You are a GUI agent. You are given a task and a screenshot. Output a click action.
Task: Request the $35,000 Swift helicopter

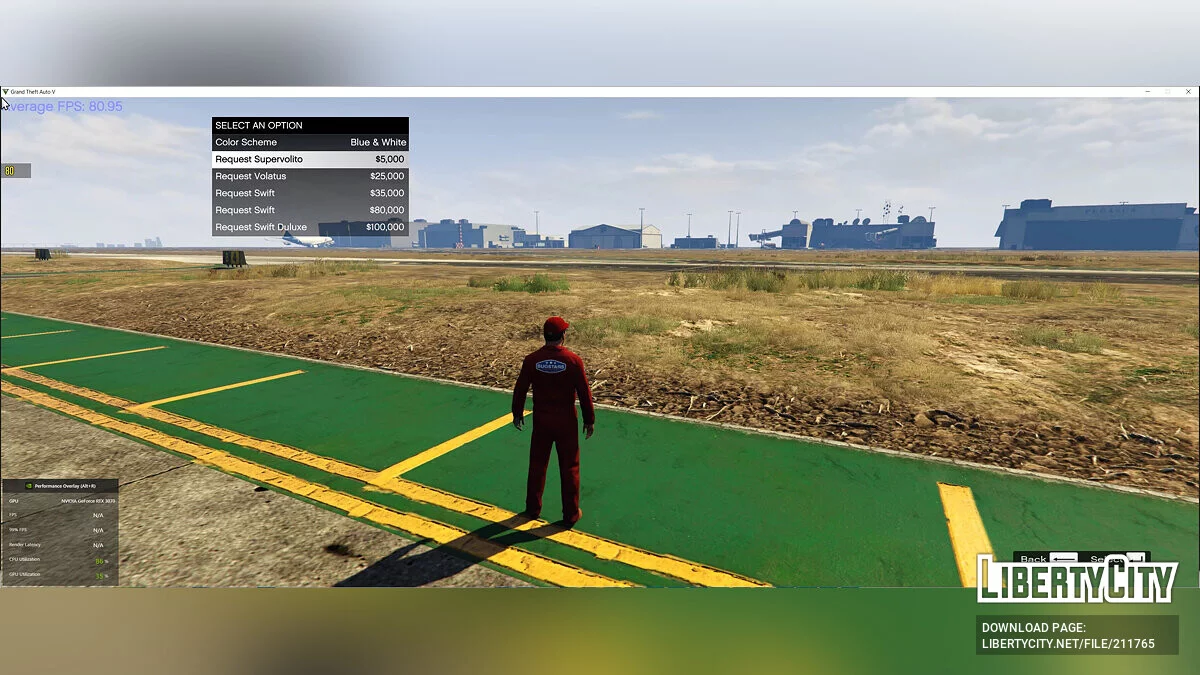pos(310,194)
